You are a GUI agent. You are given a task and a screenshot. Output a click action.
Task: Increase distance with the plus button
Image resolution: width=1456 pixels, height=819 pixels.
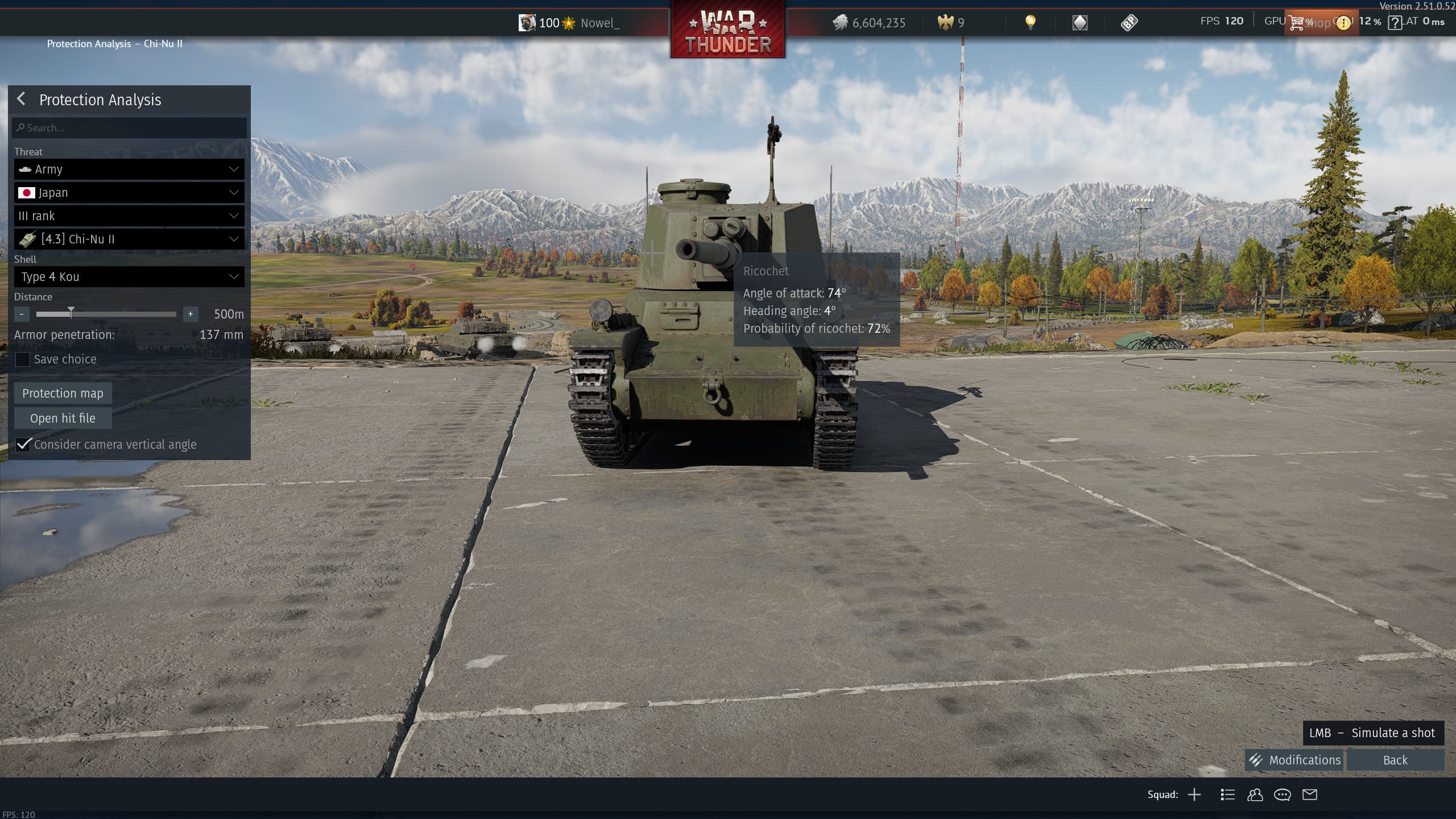(191, 314)
